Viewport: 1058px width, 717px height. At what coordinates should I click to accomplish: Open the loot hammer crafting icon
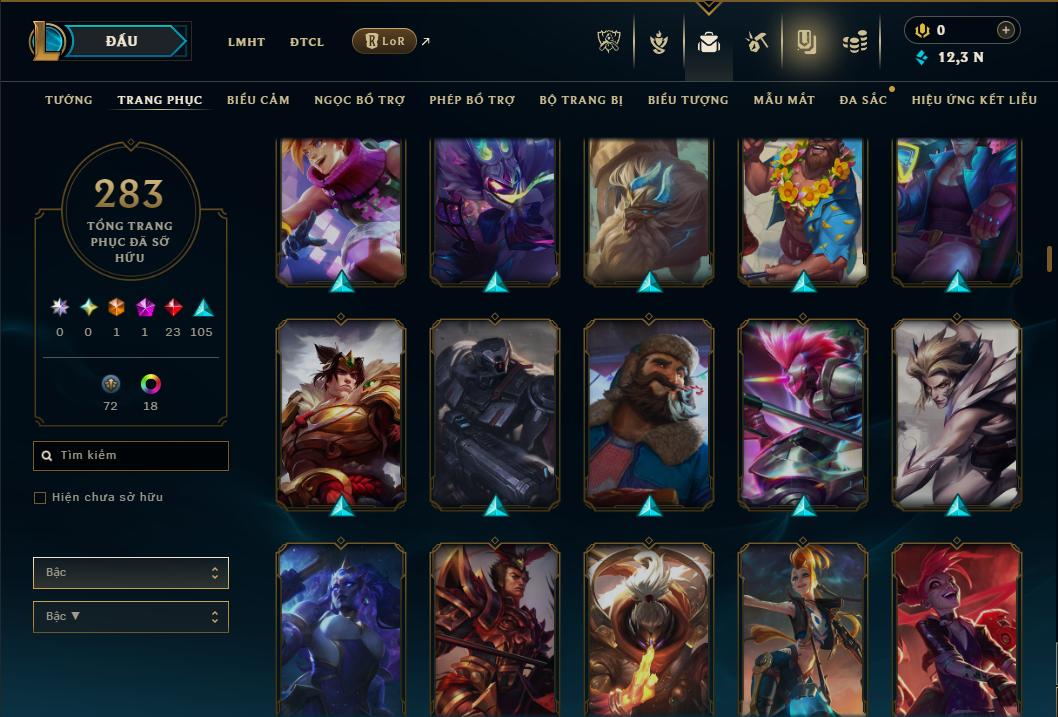tap(756, 42)
